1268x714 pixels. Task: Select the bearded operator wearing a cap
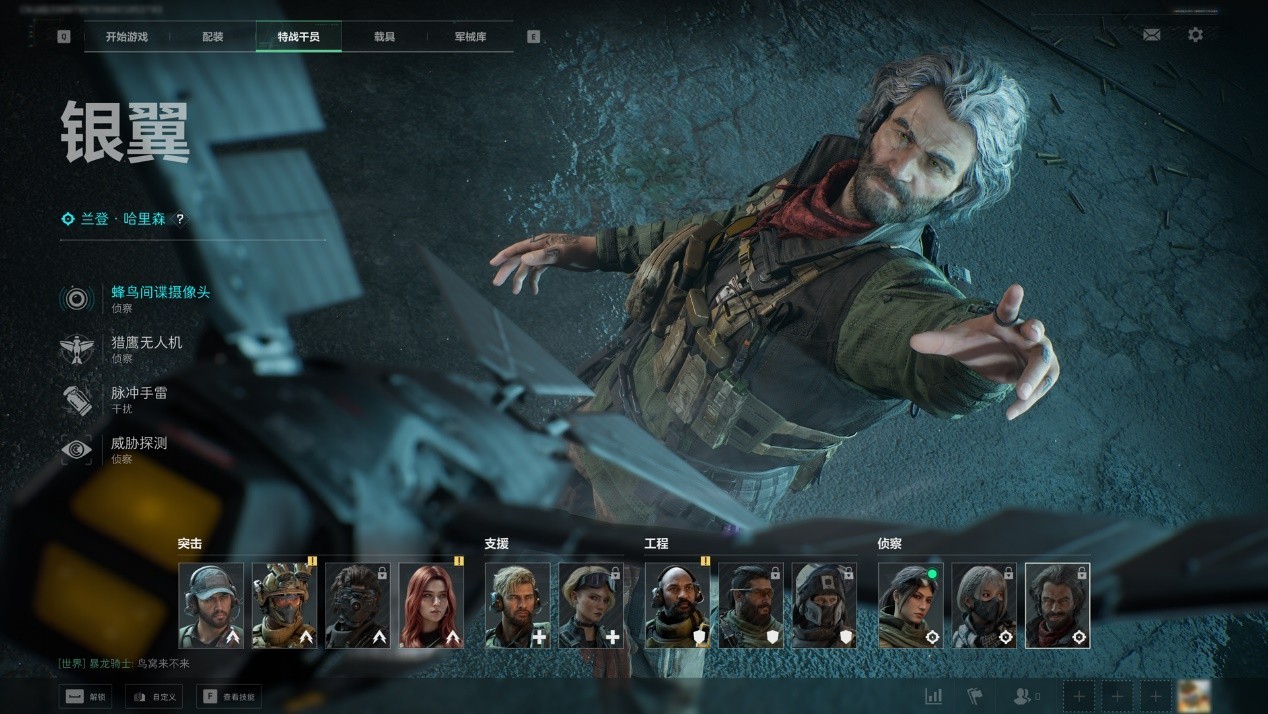pyautogui.click(x=211, y=605)
